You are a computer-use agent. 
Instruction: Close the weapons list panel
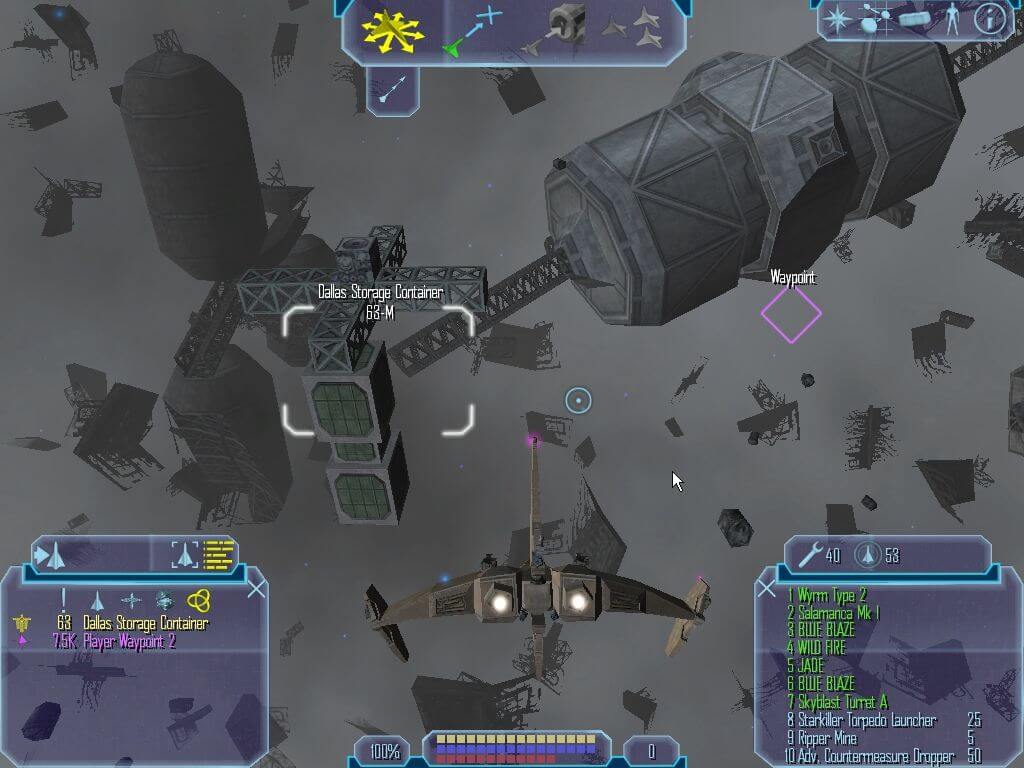[x=767, y=589]
